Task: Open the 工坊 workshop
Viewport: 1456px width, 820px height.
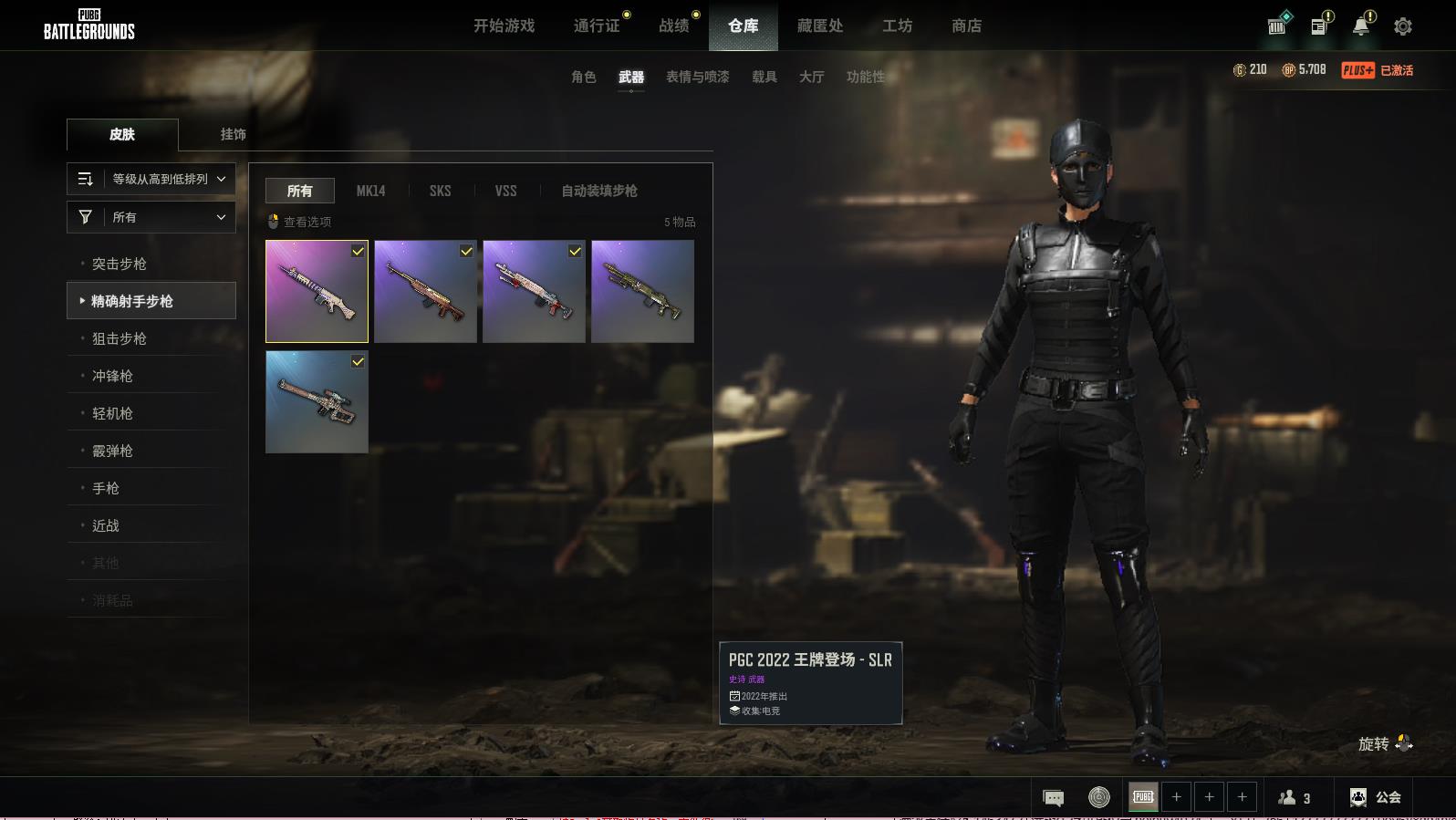Action: (x=897, y=26)
